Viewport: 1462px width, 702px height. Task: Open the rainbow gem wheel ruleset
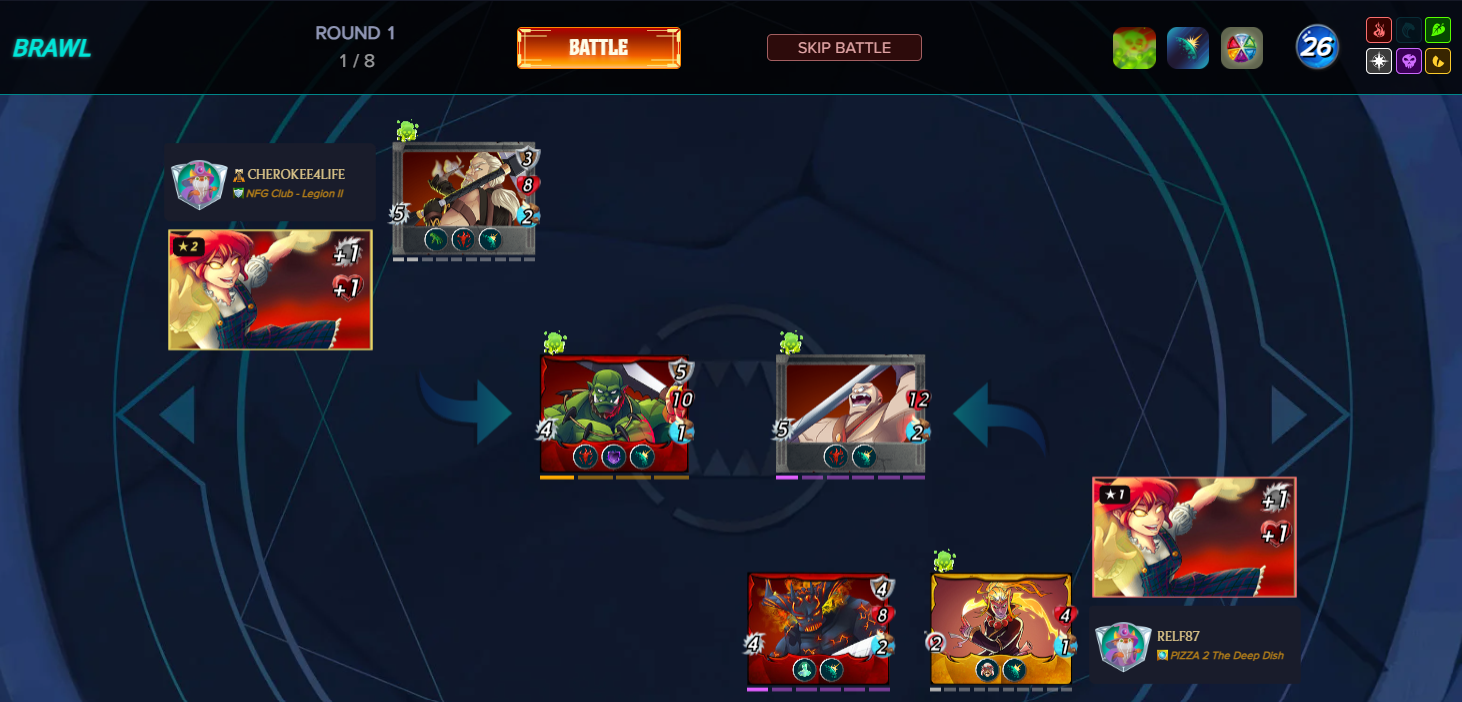[x=1242, y=48]
